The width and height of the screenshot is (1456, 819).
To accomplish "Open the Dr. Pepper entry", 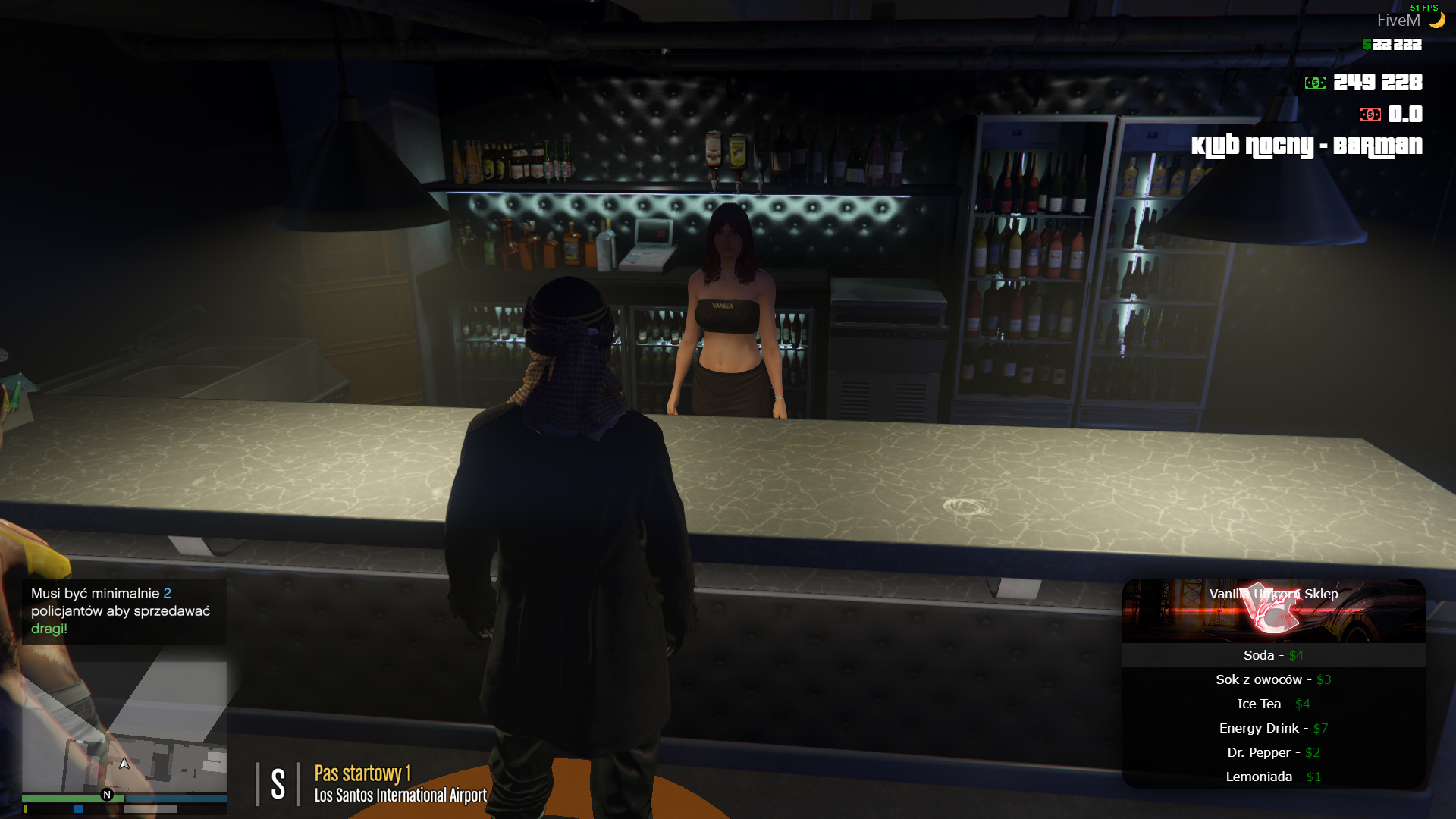I will pos(1272,752).
